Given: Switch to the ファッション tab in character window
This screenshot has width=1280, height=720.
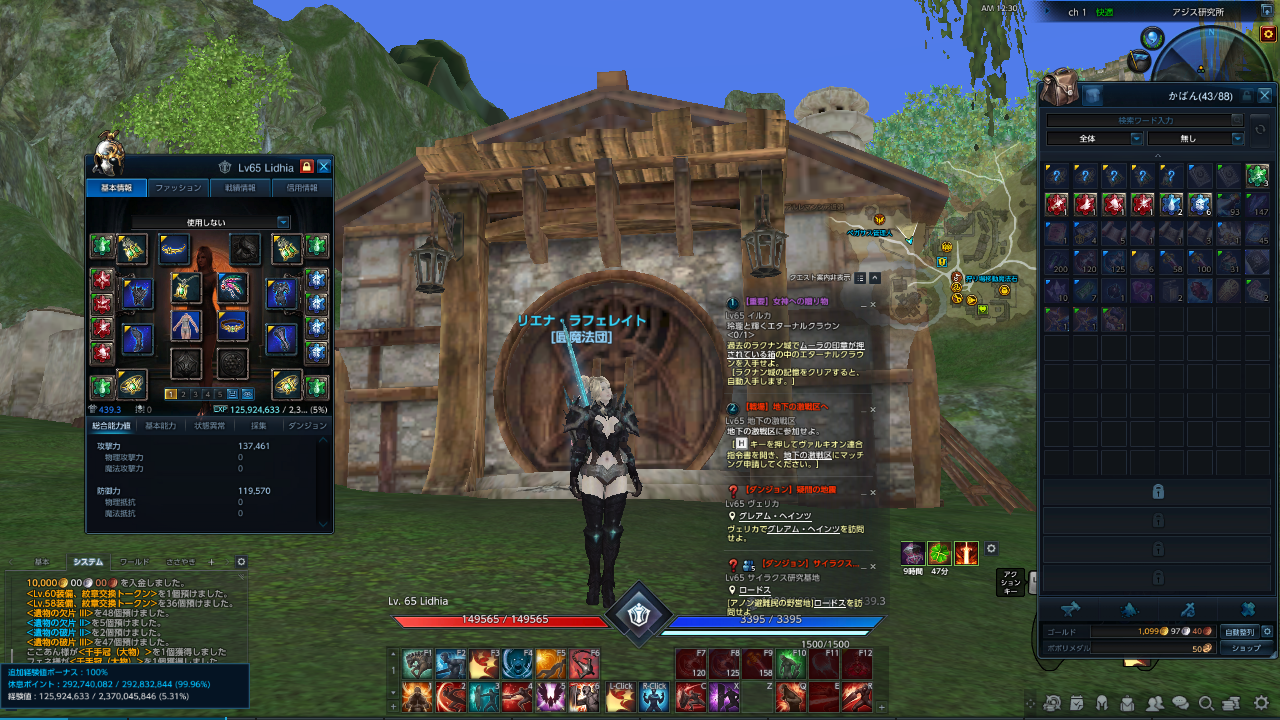Looking at the screenshot, I should click(x=178, y=187).
